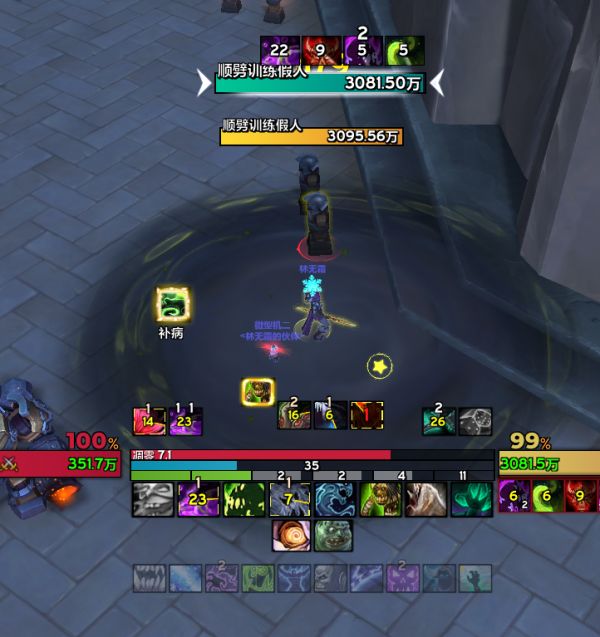This screenshot has width=600, height=637.
Task: Use the purple ability showing cooldown 23
Action: coord(198,499)
